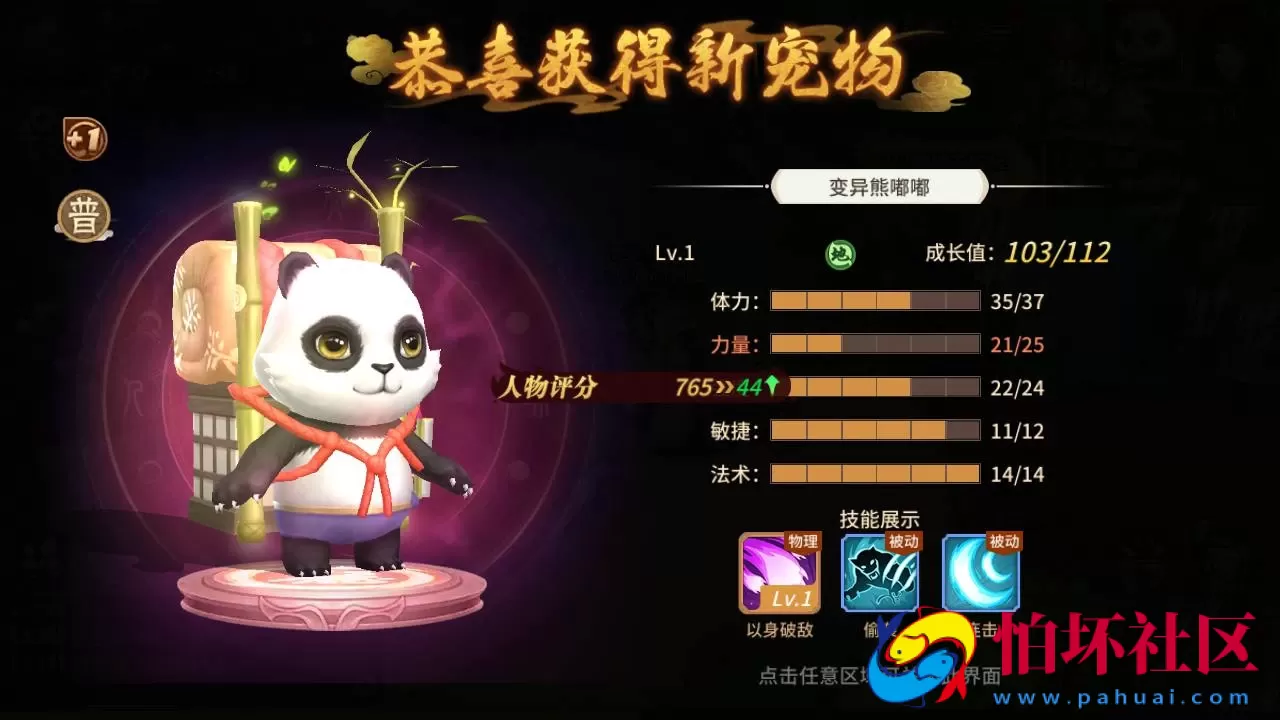This screenshot has width=1280, height=720.
Task: Click the 体力 stat progress bar
Action: coord(875,299)
